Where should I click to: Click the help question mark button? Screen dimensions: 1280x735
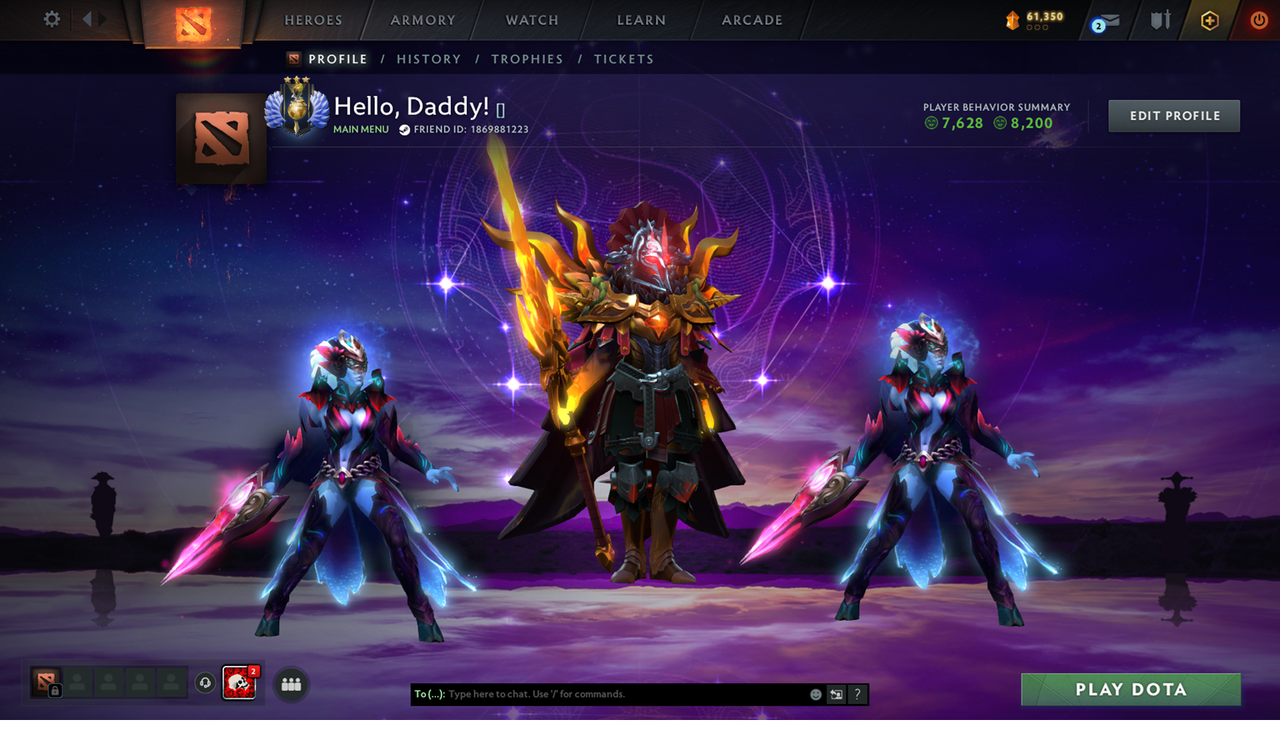click(857, 694)
